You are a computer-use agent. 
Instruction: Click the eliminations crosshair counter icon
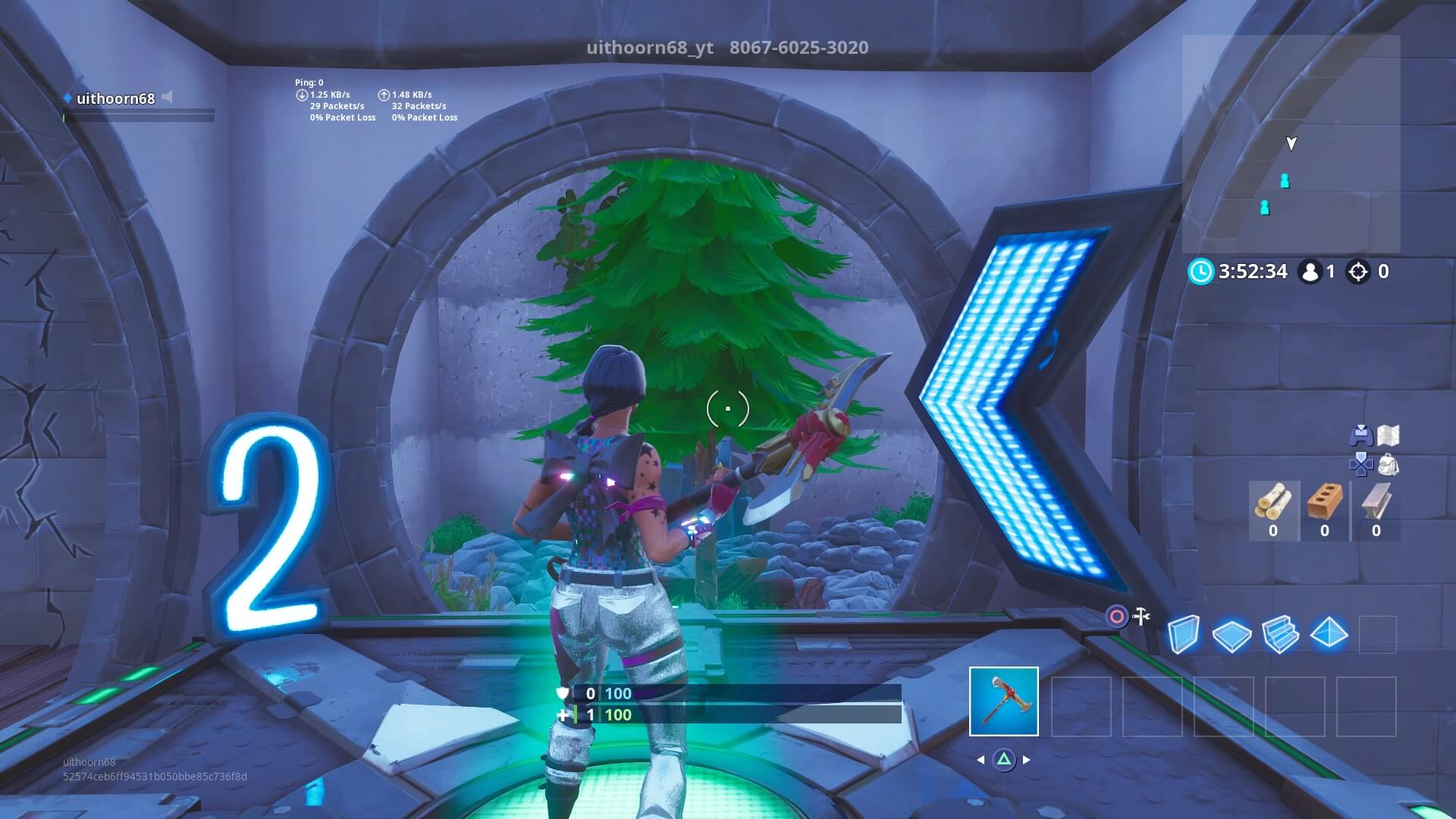pos(1359,271)
